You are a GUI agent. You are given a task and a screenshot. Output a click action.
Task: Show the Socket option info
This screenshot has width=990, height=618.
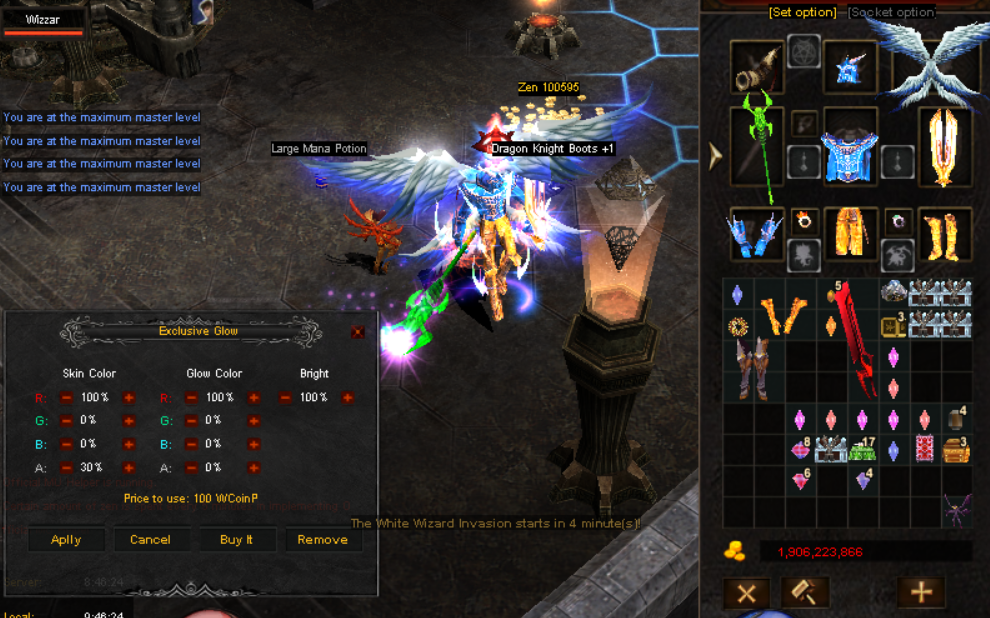coord(891,12)
